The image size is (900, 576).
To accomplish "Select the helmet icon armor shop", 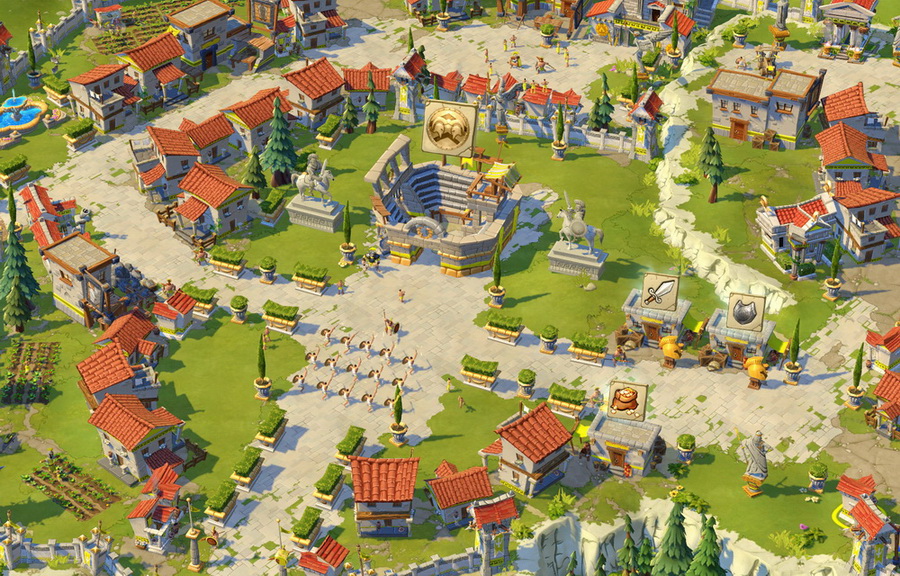I will 745,312.
